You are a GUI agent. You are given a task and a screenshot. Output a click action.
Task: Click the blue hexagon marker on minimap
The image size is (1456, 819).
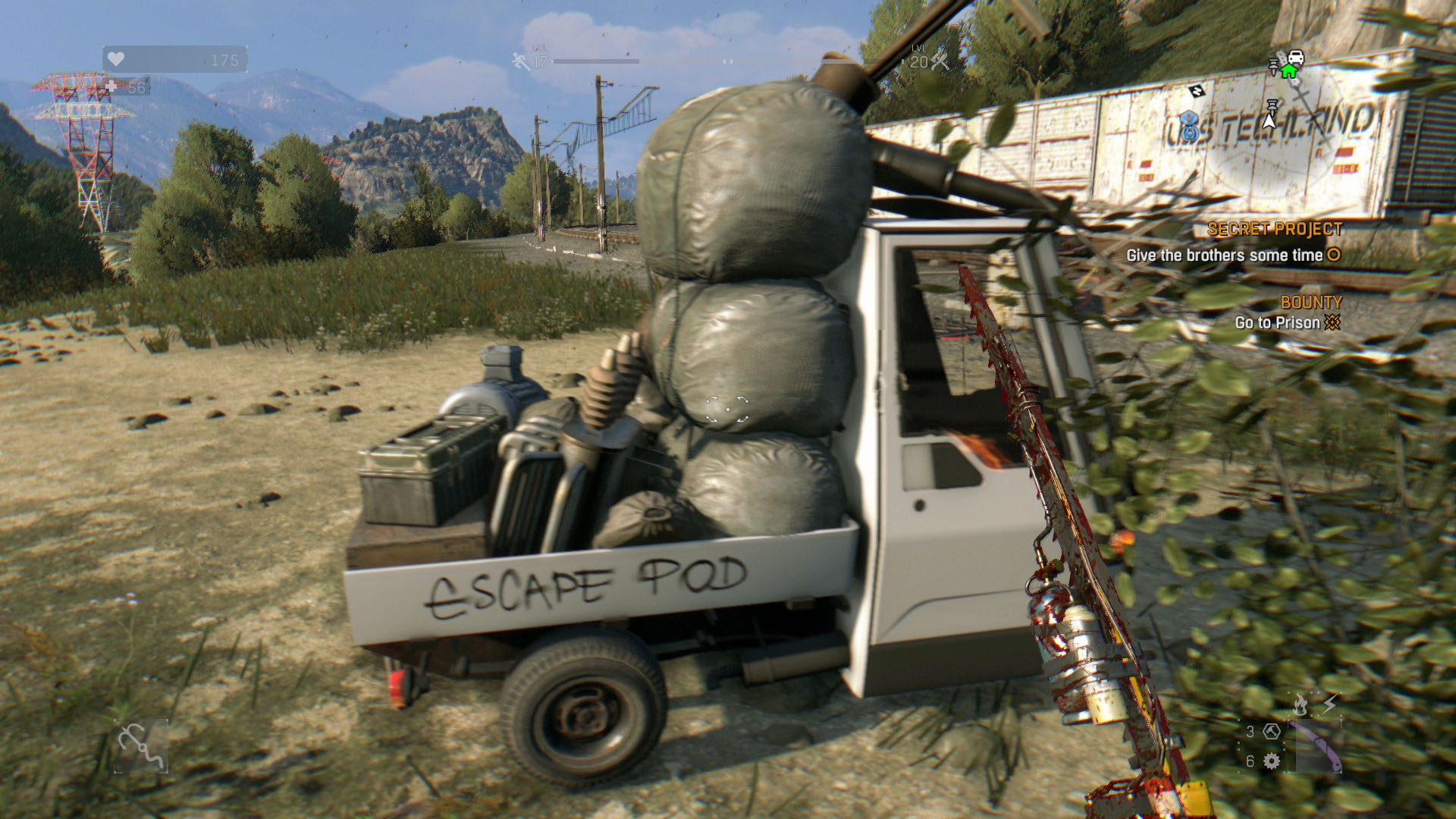click(1188, 120)
